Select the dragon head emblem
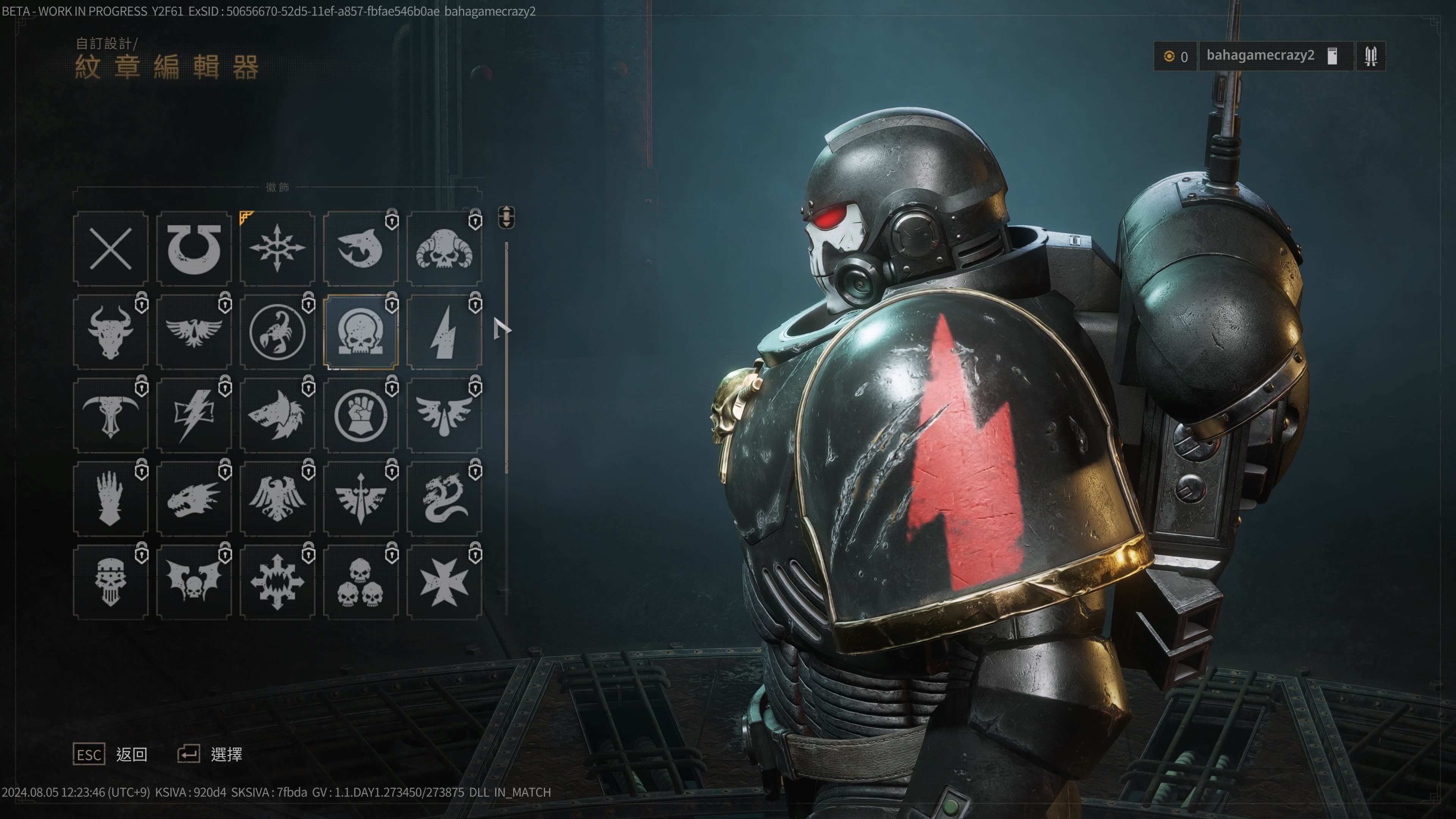Image resolution: width=1456 pixels, height=819 pixels. pos(194,499)
